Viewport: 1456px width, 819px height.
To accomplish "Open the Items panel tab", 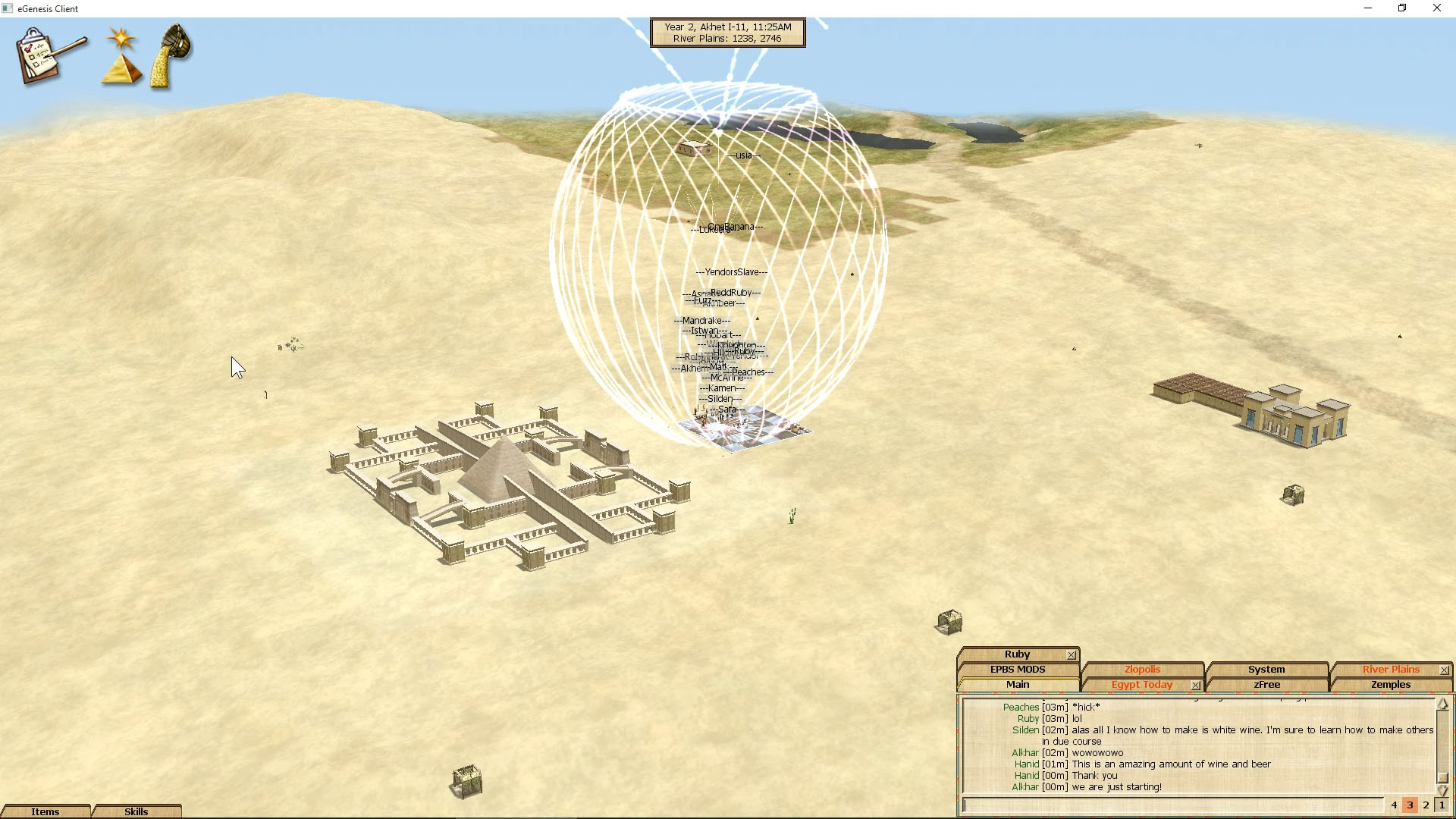I will click(x=45, y=811).
